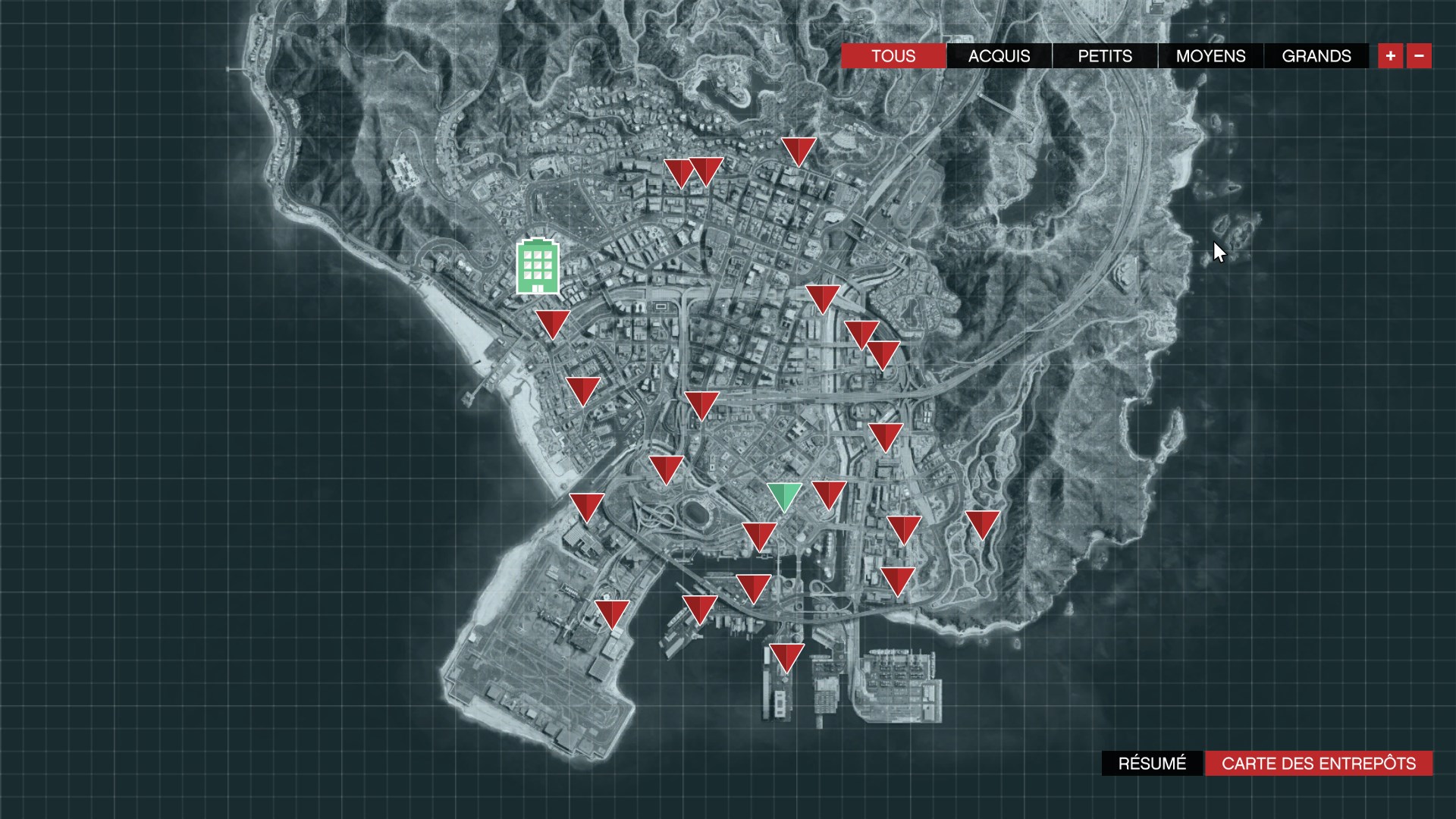
Task: Select the green owned warehouse marker
Action: tap(784, 497)
